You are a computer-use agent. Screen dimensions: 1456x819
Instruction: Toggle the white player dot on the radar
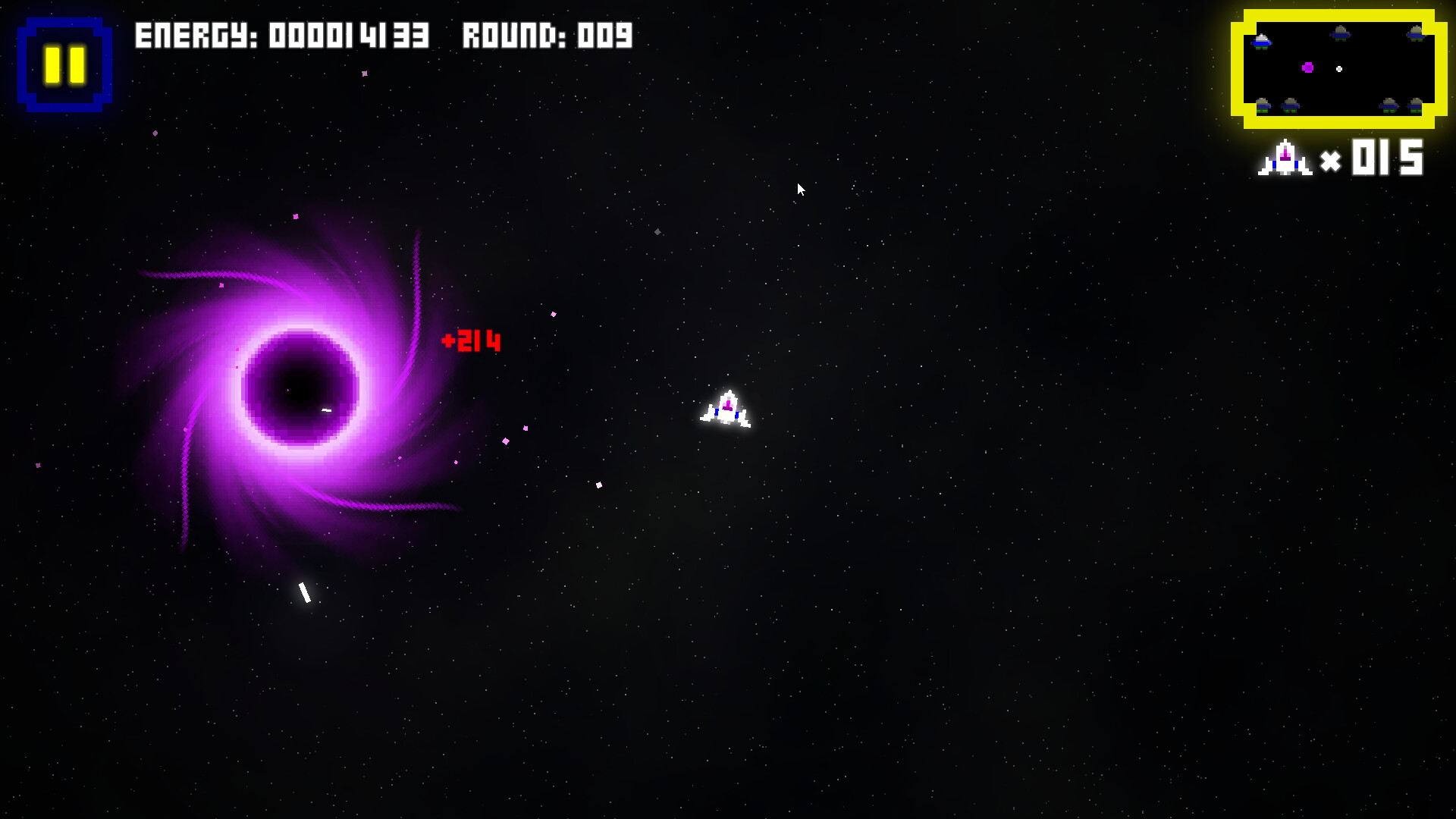point(1339,69)
